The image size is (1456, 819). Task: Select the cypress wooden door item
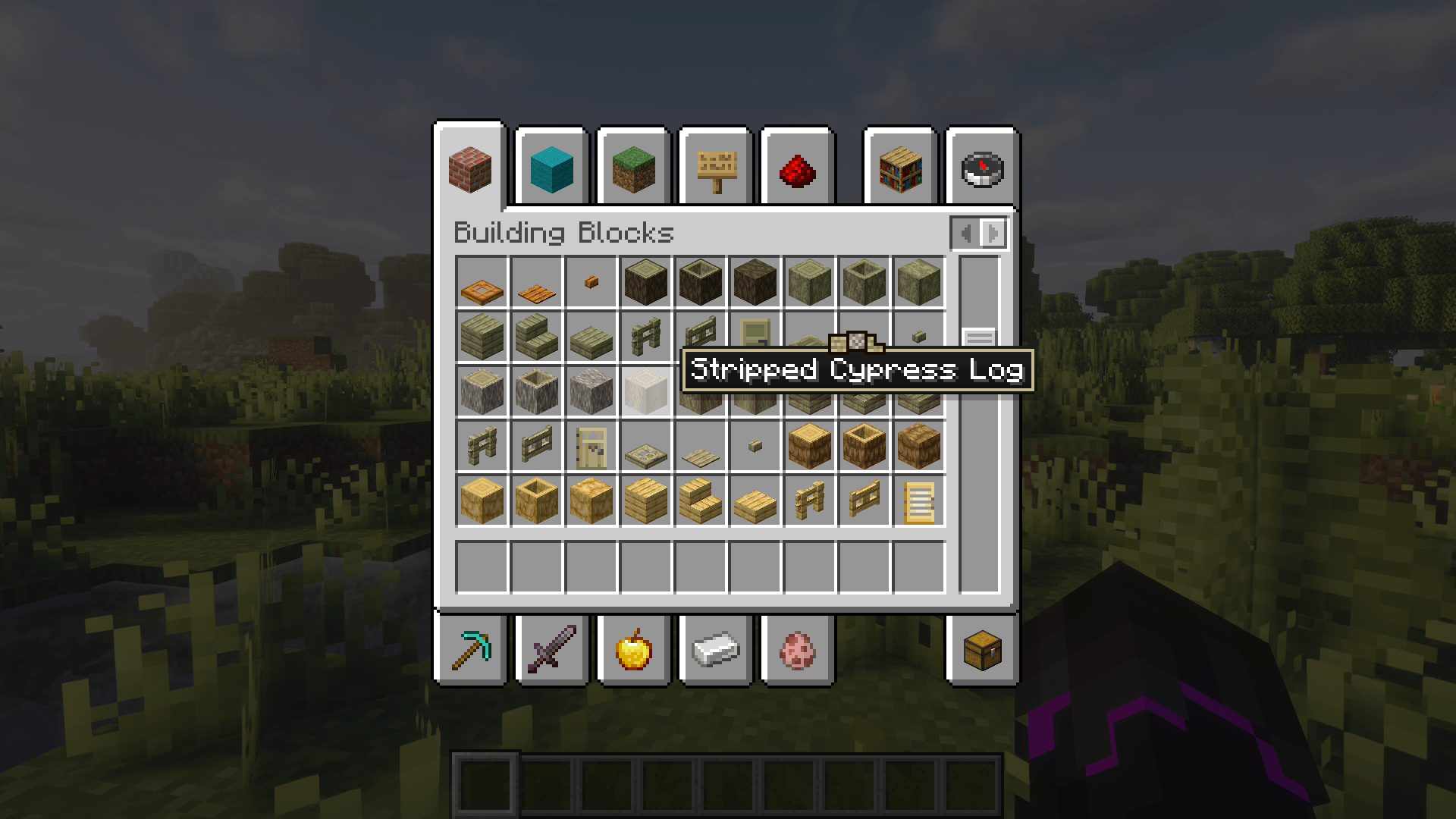(591, 446)
